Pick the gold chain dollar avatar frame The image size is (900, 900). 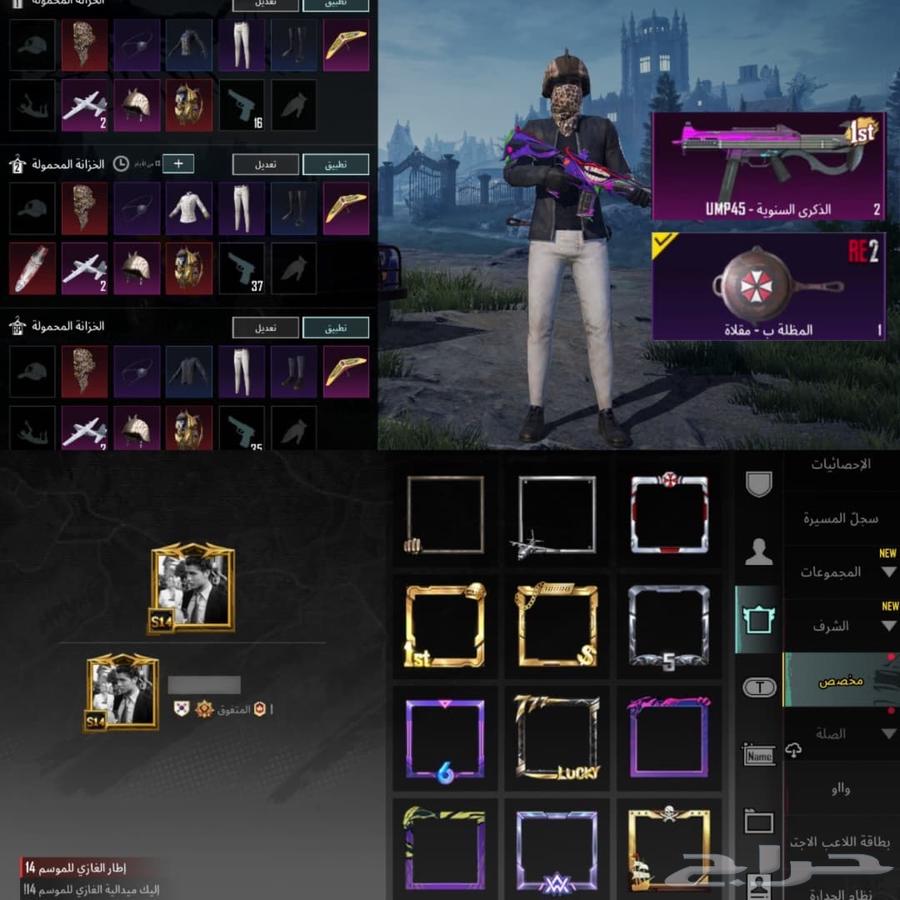pyautogui.click(x=557, y=625)
